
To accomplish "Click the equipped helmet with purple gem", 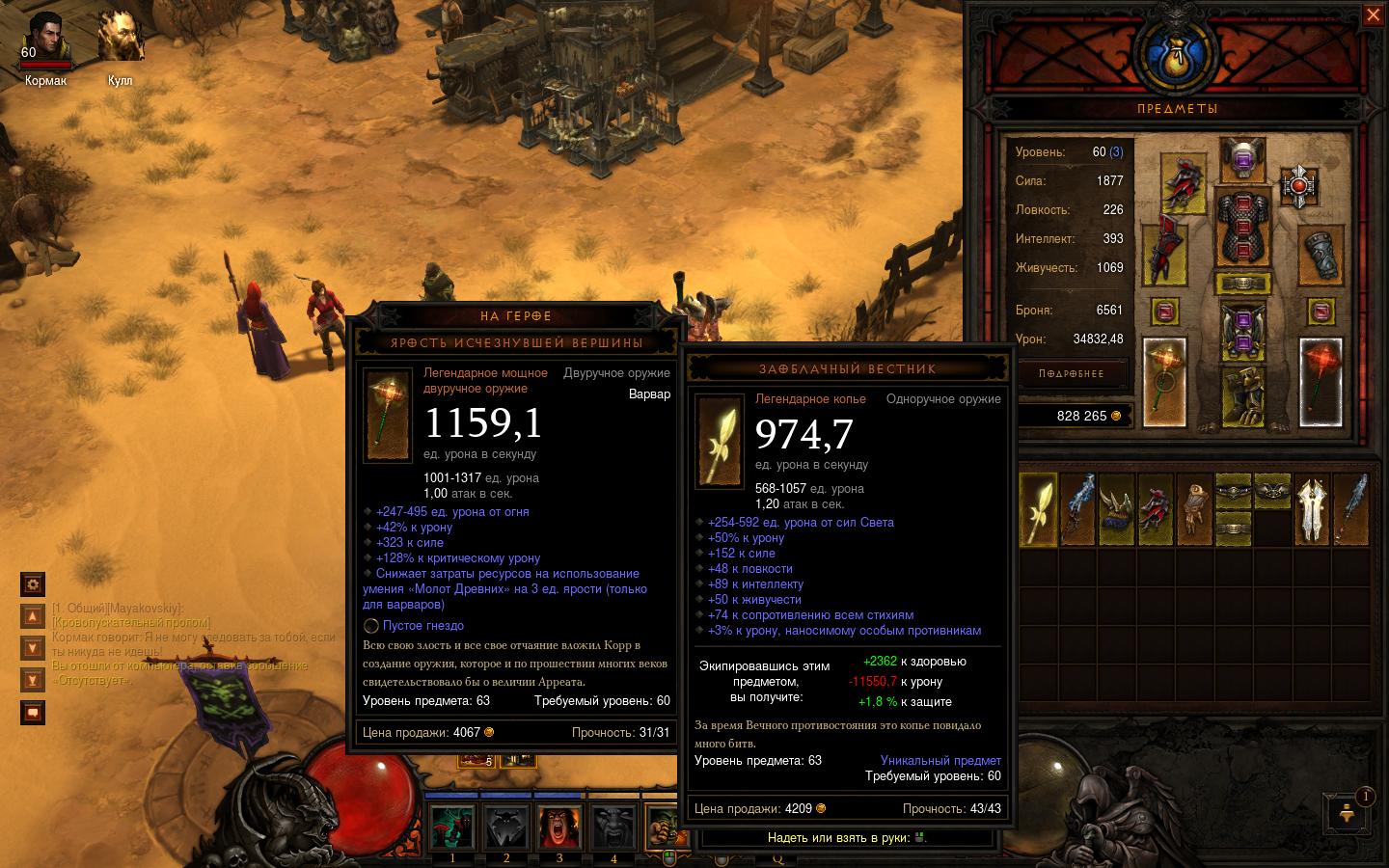I will click(x=1241, y=158).
